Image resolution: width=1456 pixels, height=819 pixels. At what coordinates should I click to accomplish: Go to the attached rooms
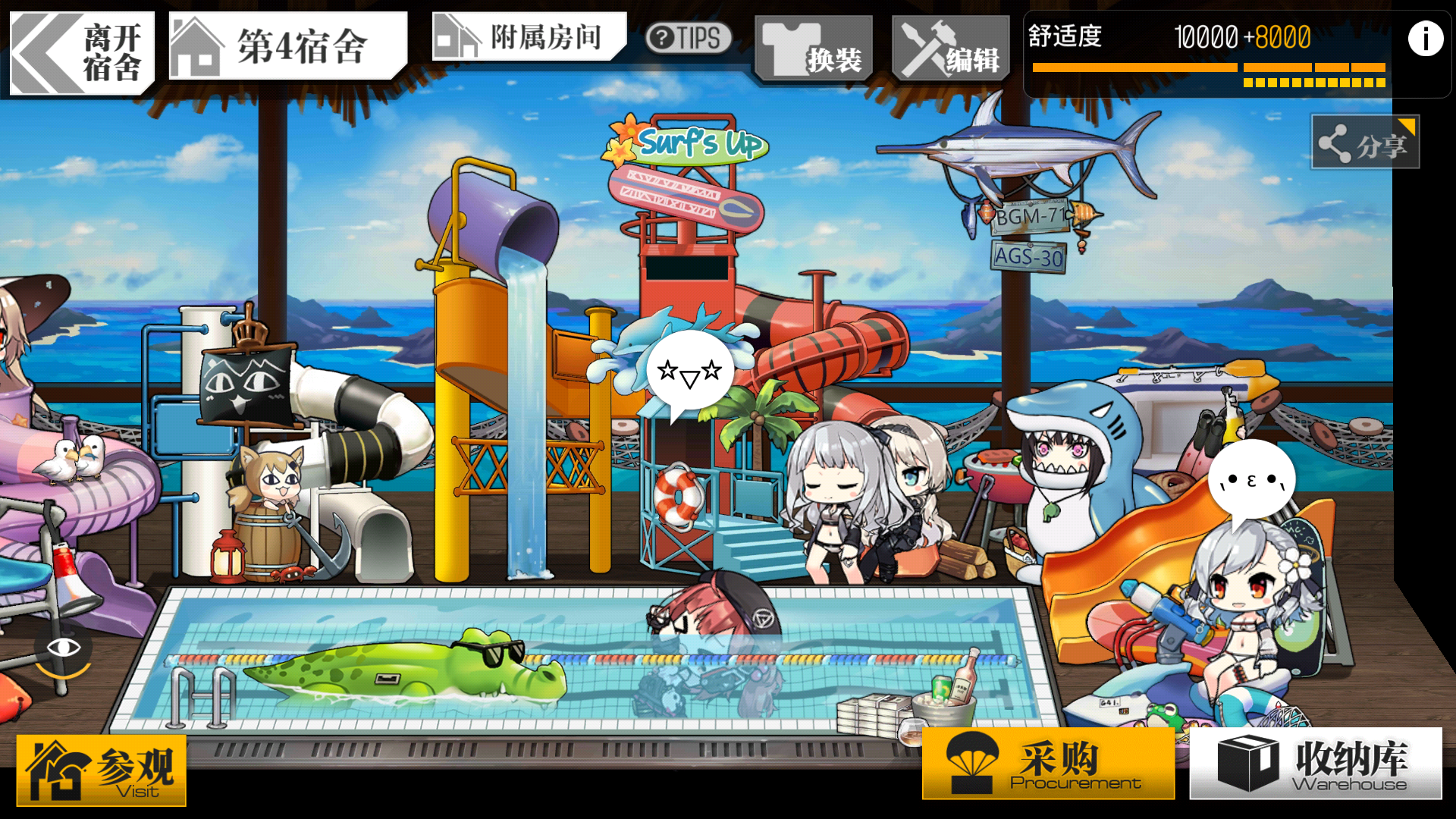point(529,36)
